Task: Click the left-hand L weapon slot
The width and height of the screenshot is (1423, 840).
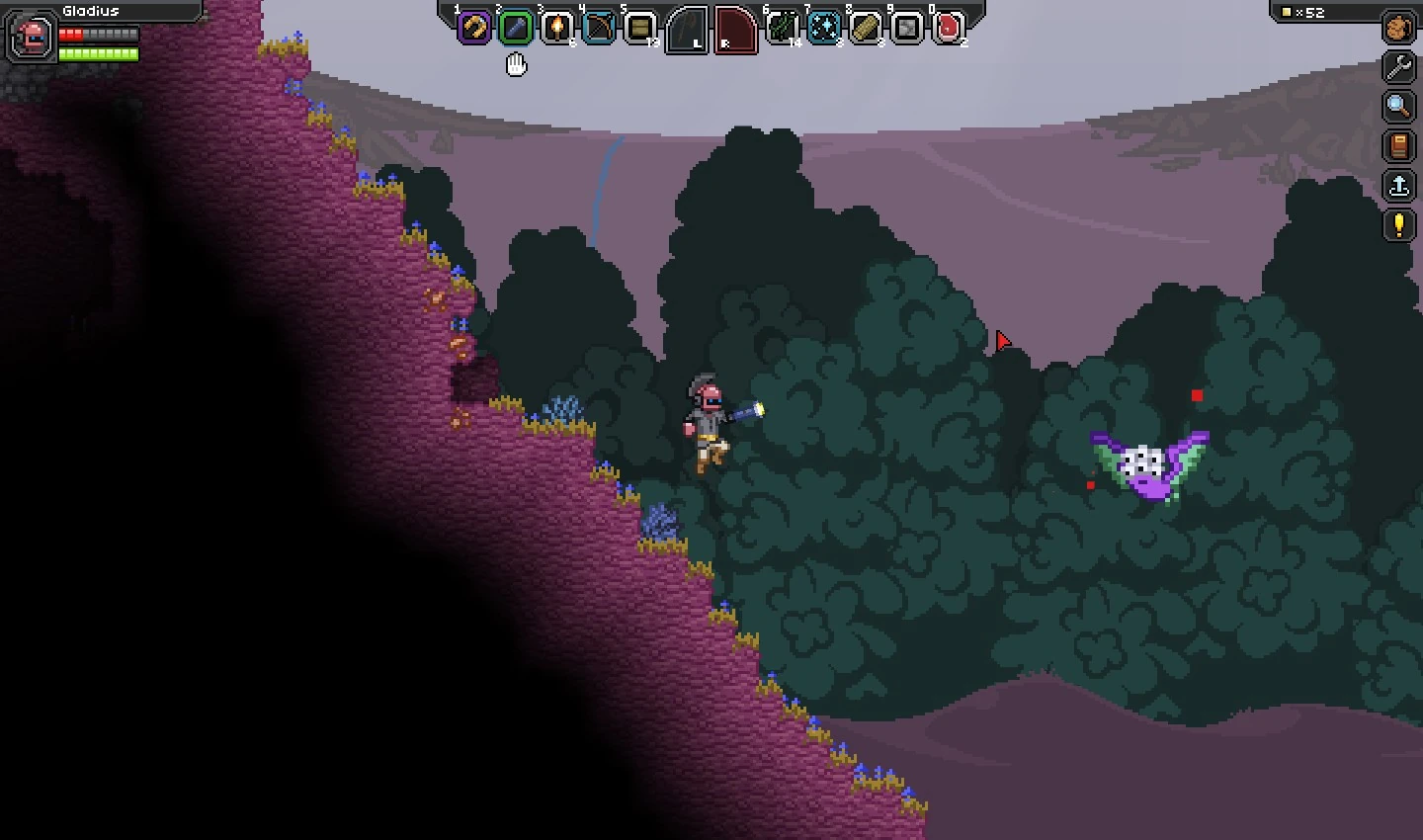Action: tap(686, 28)
